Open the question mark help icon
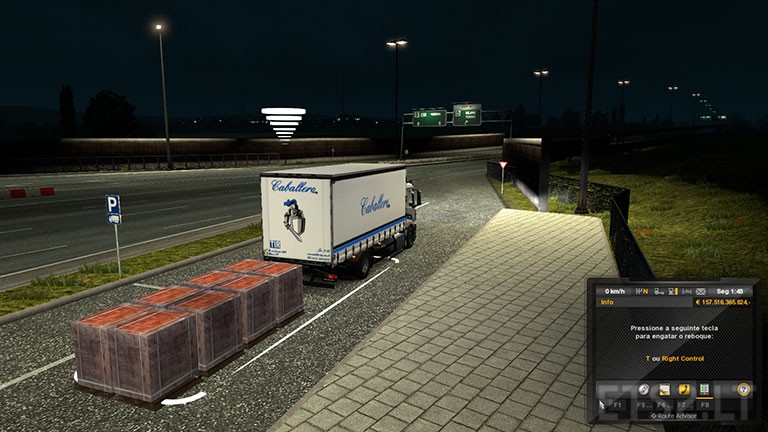The height and width of the screenshot is (432, 768). coord(743,389)
